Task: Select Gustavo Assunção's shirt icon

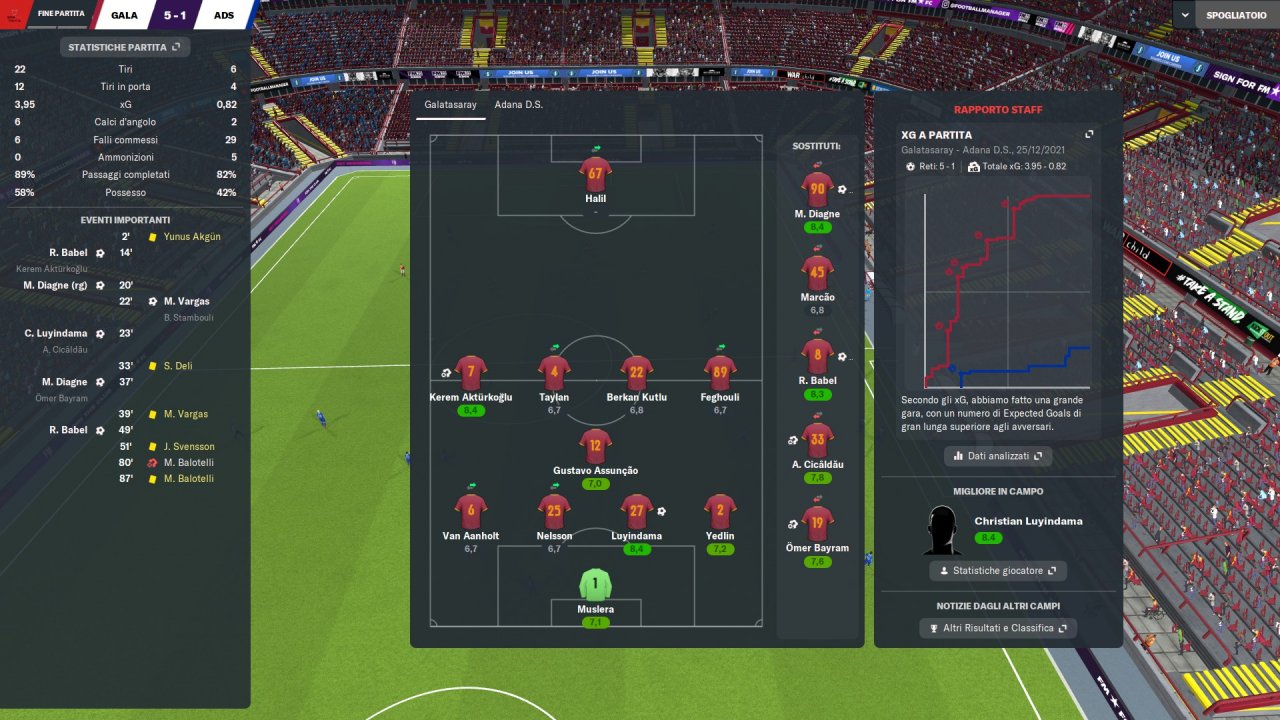Action: click(x=595, y=446)
